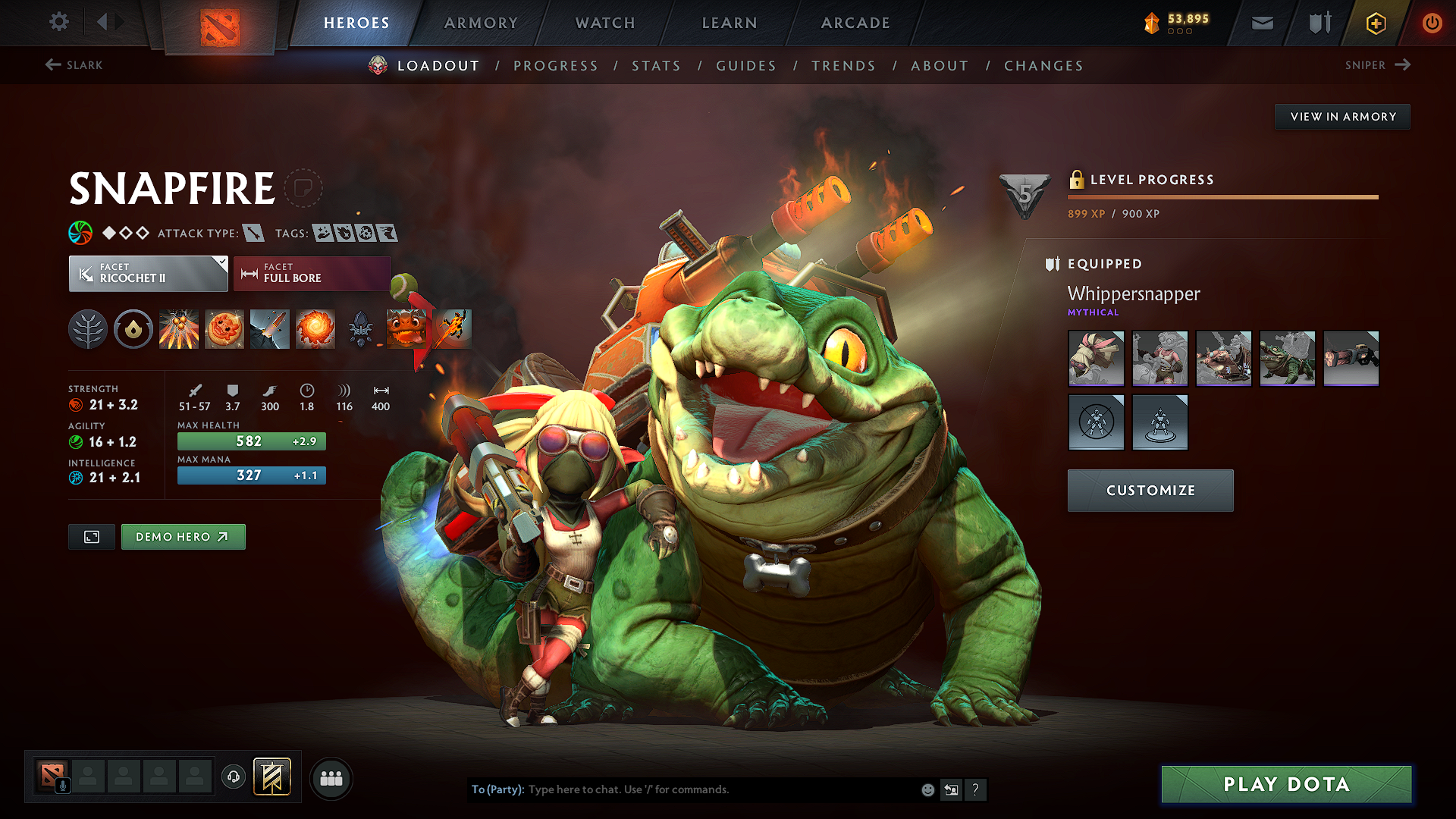Open the Guides section

click(x=745, y=66)
